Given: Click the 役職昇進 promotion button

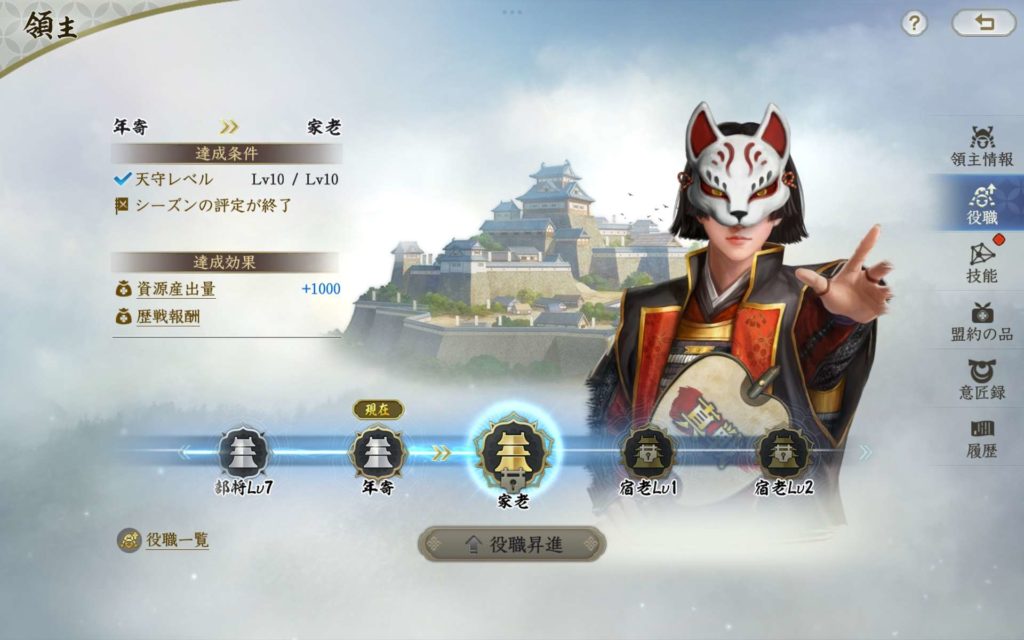Looking at the screenshot, I should point(512,544).
